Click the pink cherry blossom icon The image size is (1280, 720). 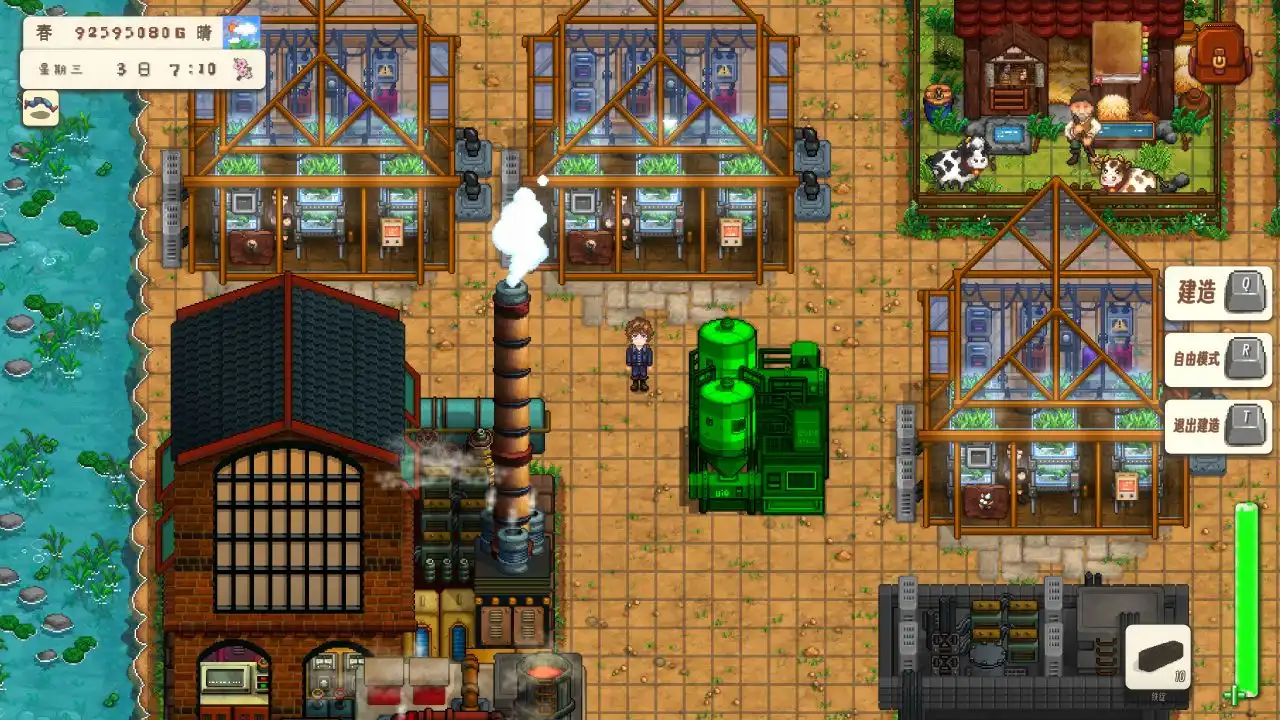point(241,69)
